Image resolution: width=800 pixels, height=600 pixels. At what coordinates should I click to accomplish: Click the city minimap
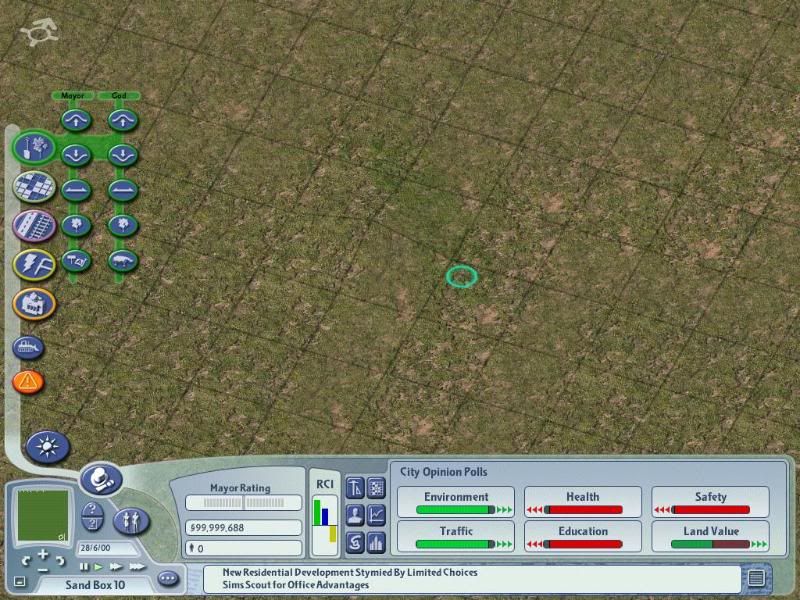41,514
